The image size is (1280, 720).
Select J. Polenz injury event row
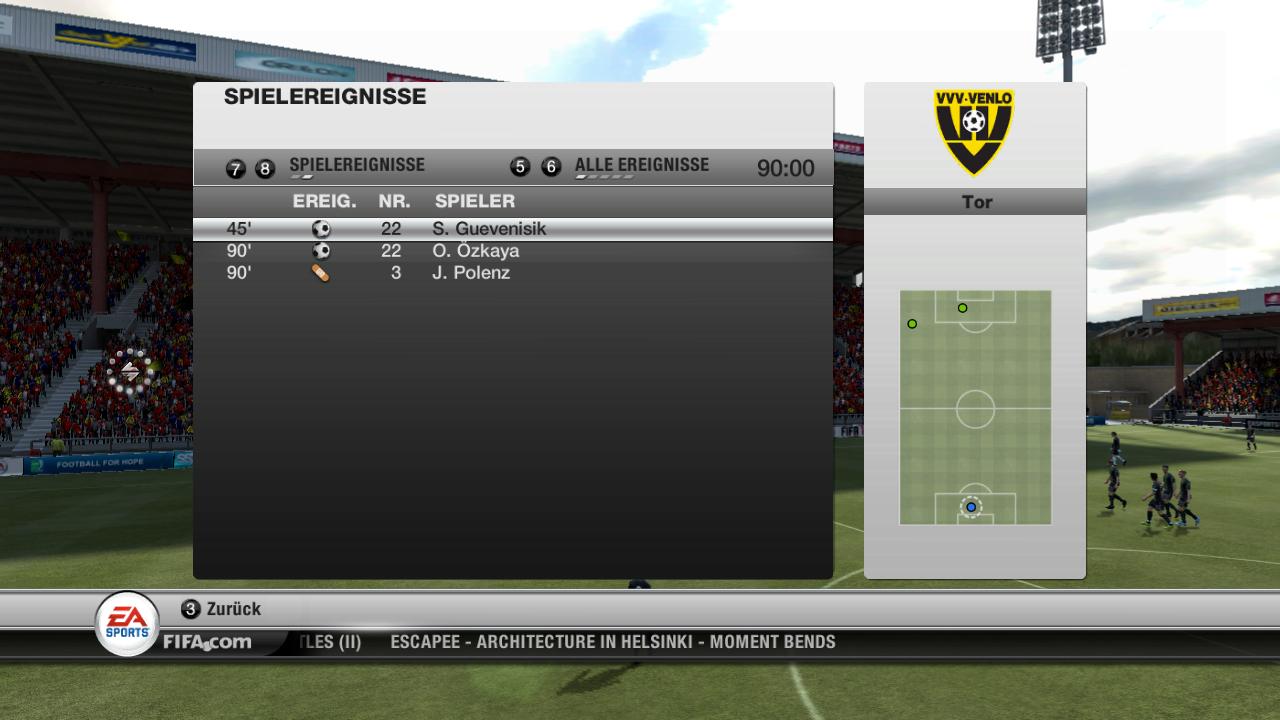pyautogui.click(x=512, y=273)
